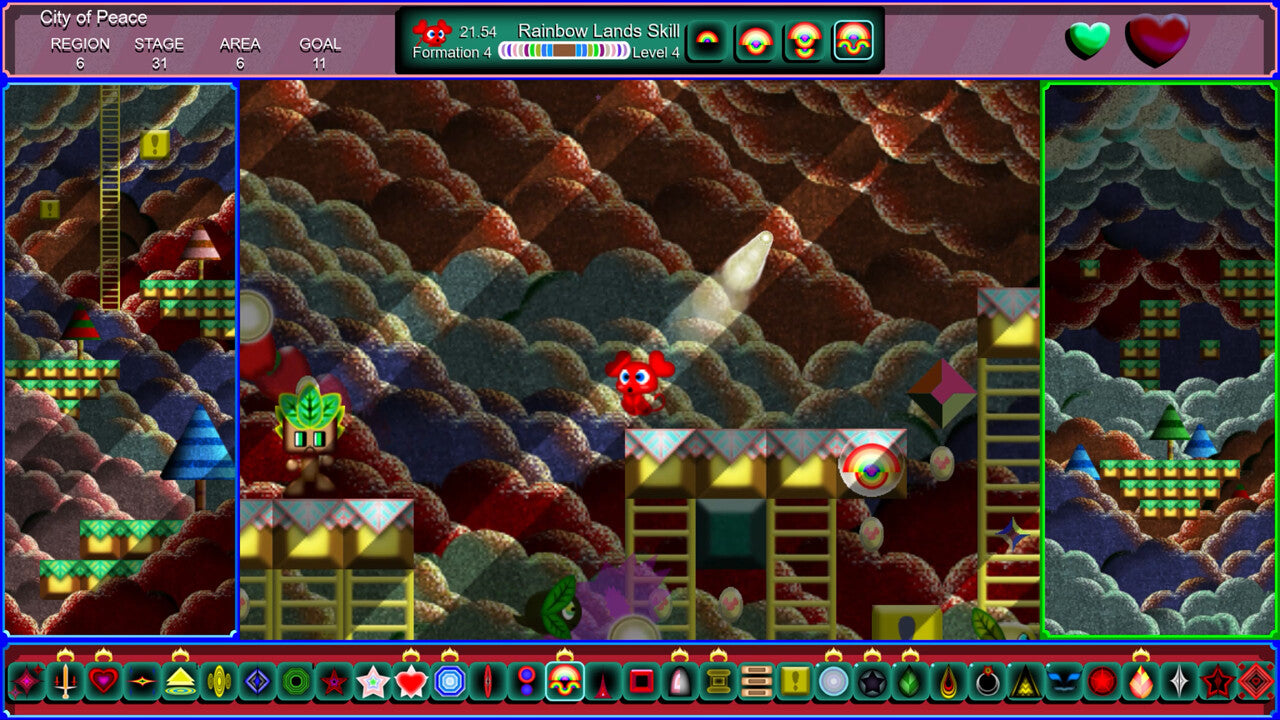
Task: Activate the yellow triangle skill
Action: [180, 682]
